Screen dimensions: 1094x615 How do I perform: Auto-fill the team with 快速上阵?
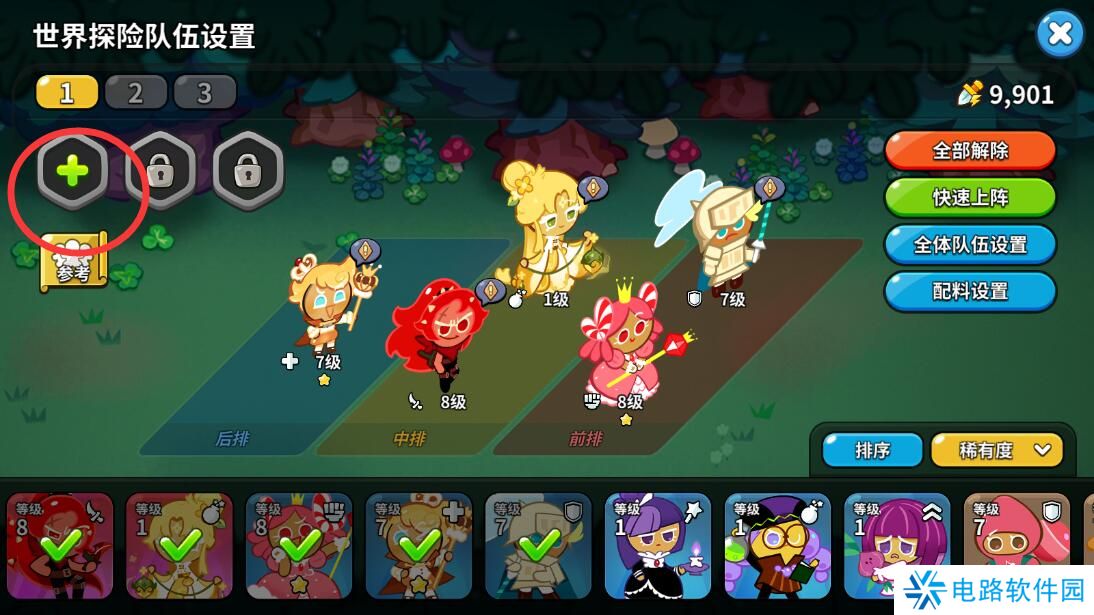(970, 198)
